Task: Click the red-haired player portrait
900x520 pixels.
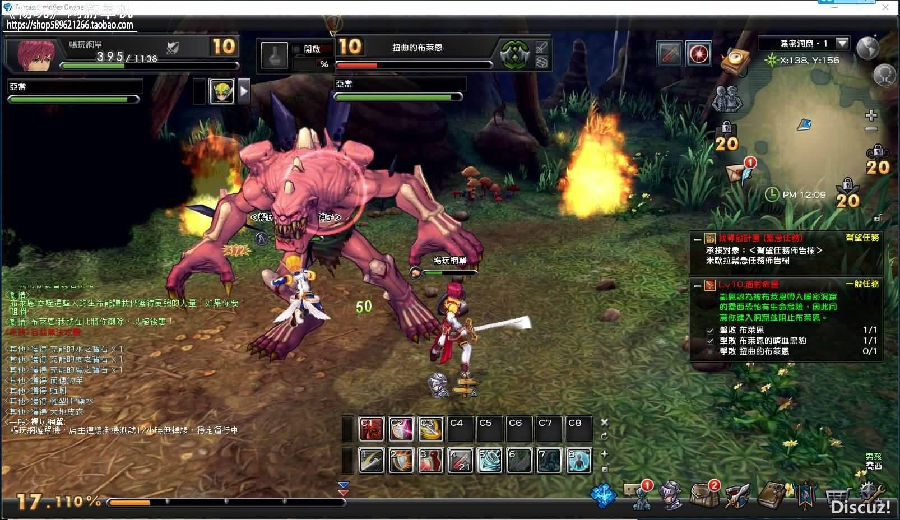Action: (31, 53)
